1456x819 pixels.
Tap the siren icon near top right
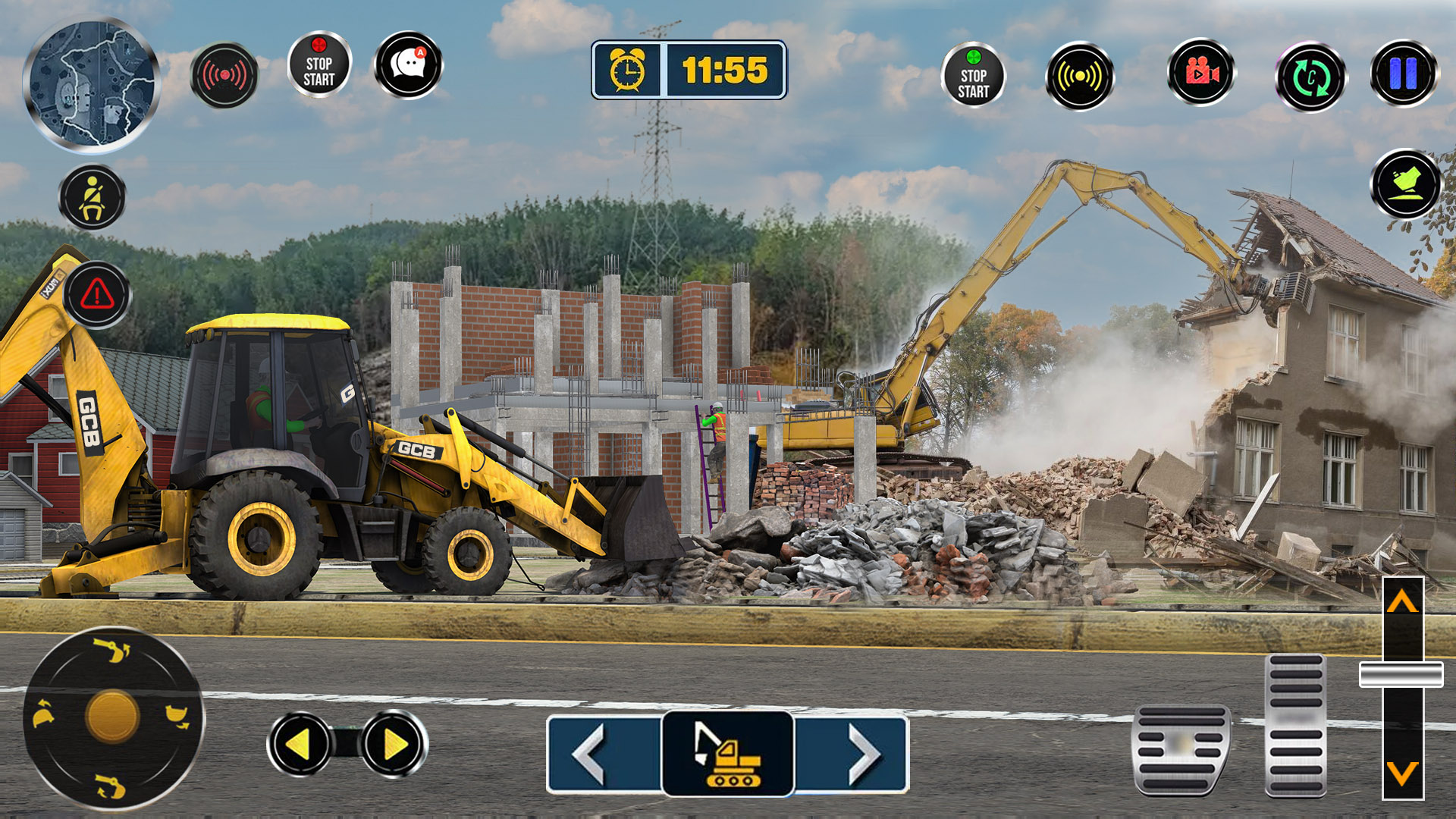point(1079,76)
